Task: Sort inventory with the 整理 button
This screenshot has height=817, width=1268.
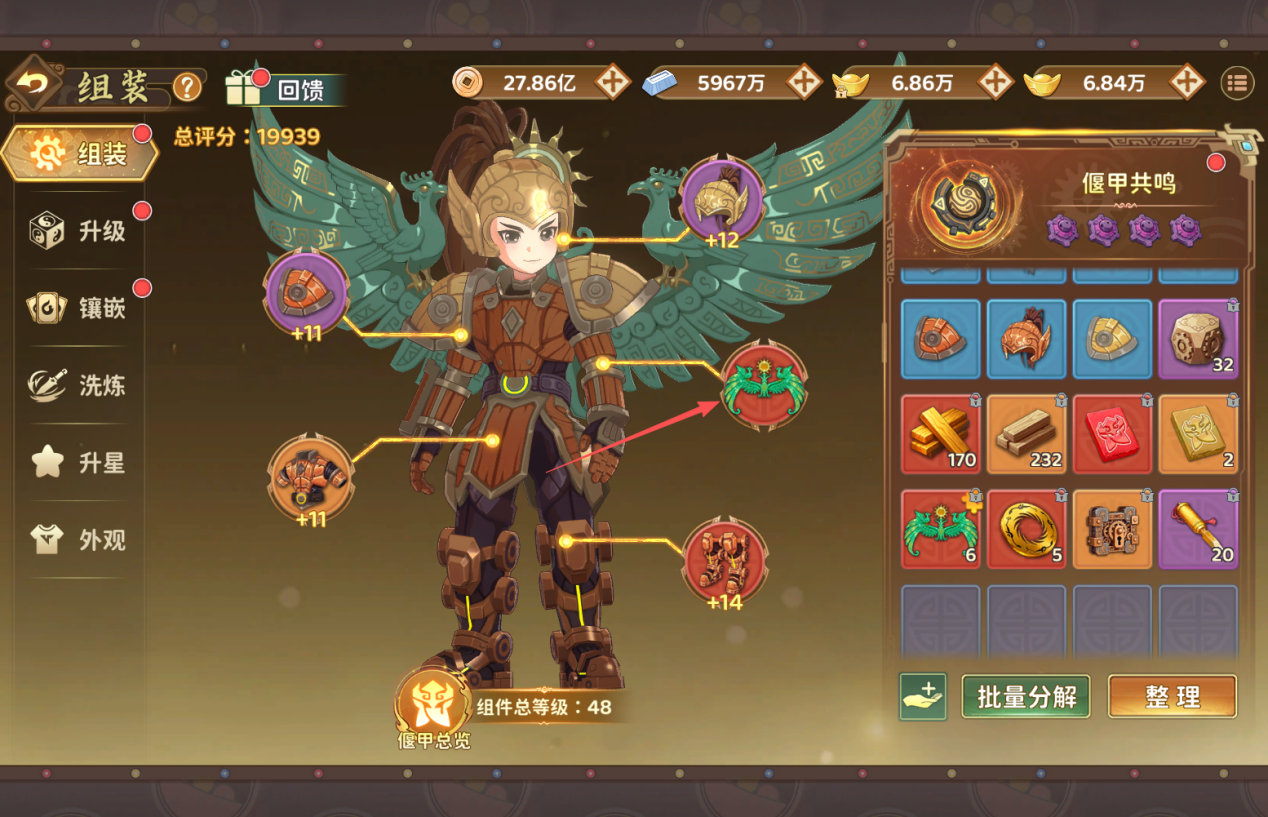Action: tap(1172, 697)
